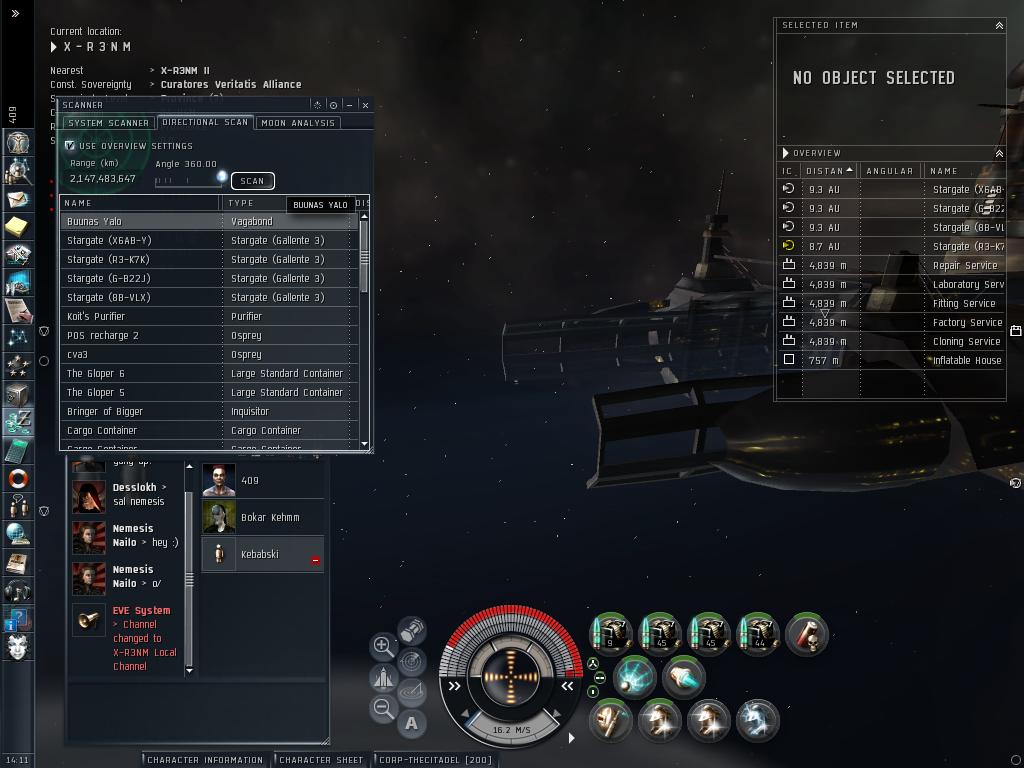The height and width of the screenshot is (768, 1024).
Task: Open the Corp-TheCitadel chat channel tab
Action: [435, 760]
